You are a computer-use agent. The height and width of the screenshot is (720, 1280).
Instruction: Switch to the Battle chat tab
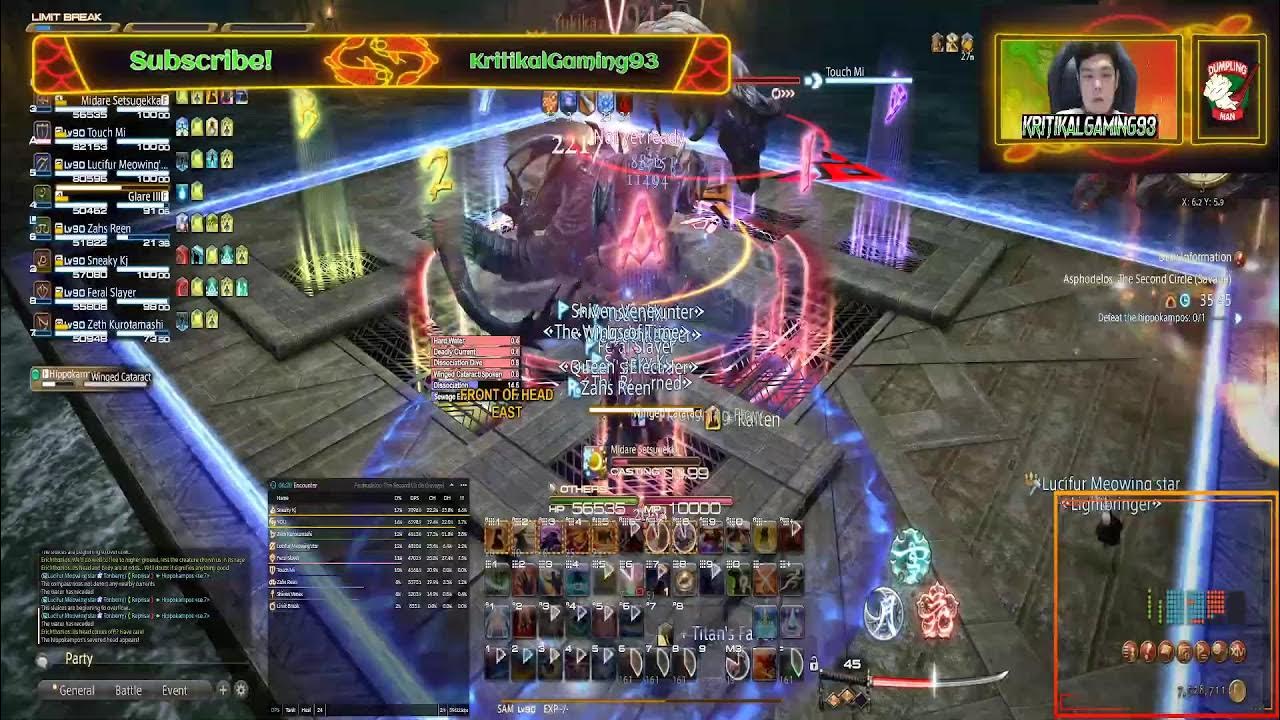coord(129,690)
